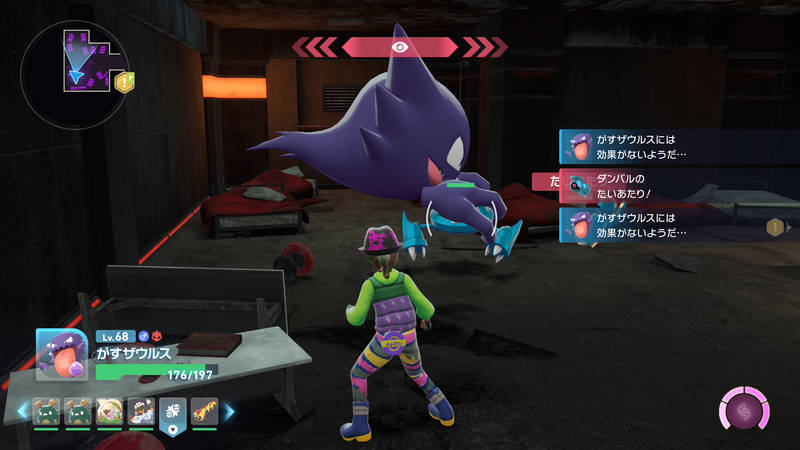This screenshot has width=800, height=450.
Task: Select the active がすザウルス portrait
Action: [x=62, y=355]
